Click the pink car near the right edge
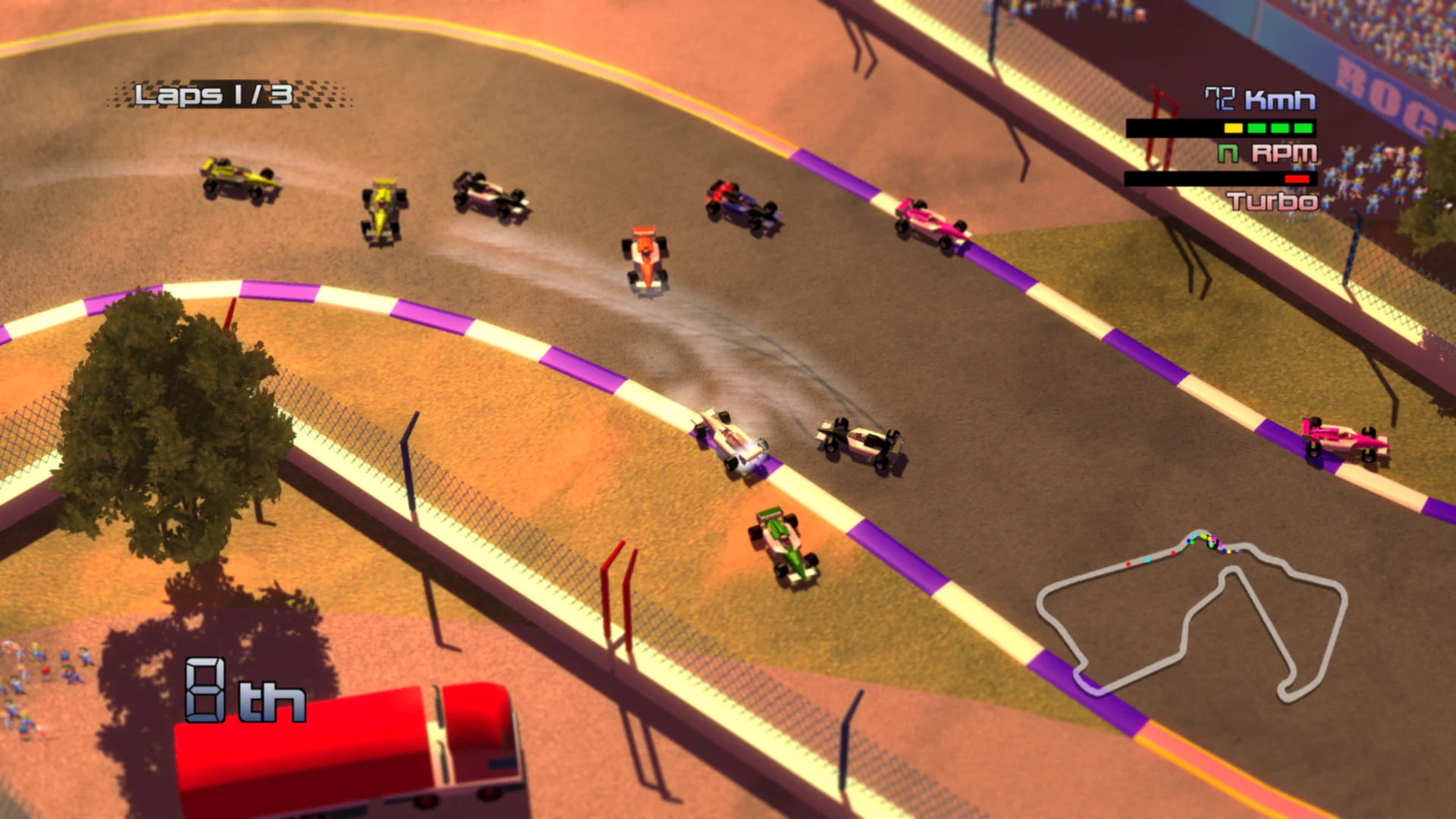 tap(1344, 438)
